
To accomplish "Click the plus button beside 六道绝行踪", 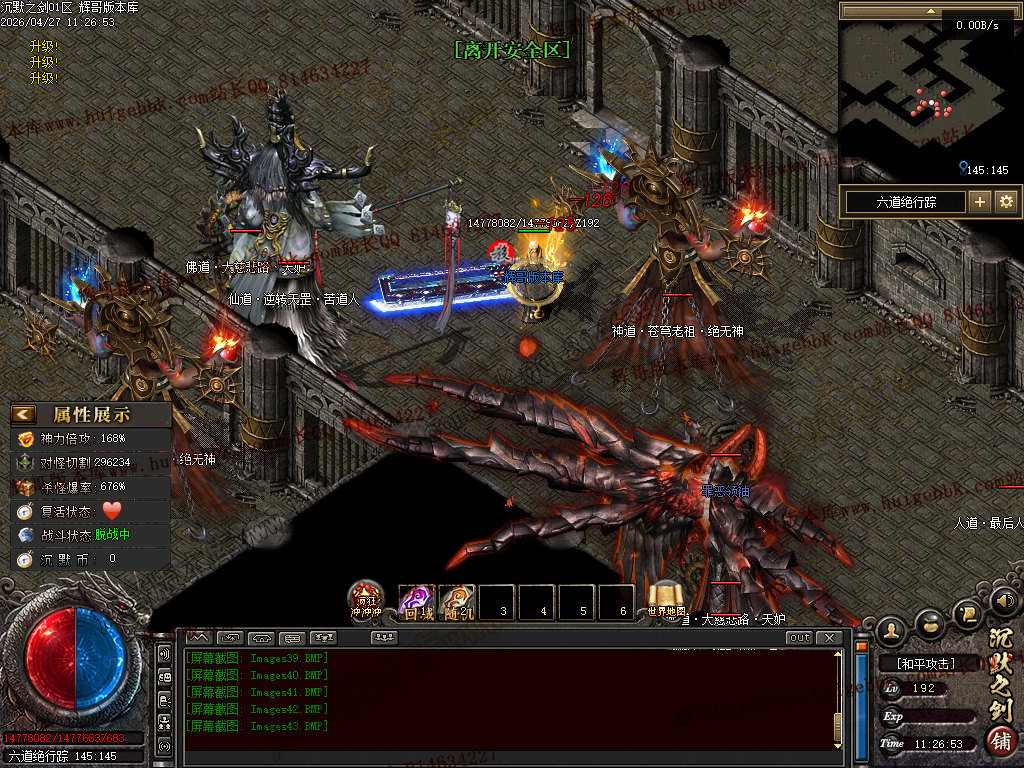I will click(x=980, y=202).
